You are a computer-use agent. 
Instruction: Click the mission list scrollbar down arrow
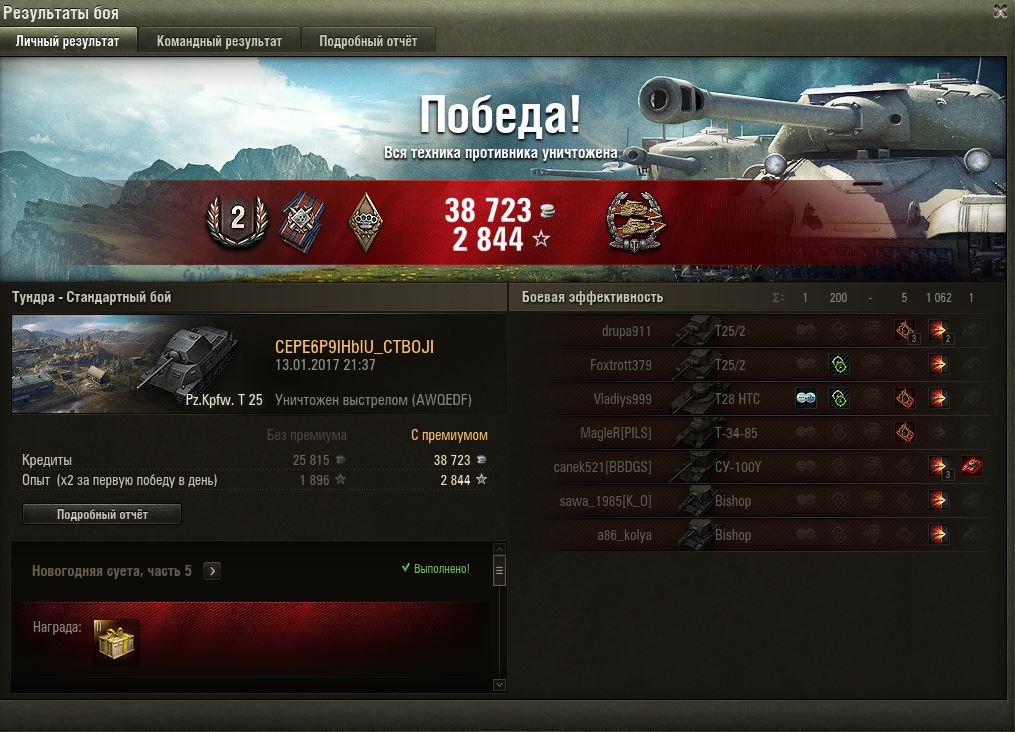click(x=500, y=684)
